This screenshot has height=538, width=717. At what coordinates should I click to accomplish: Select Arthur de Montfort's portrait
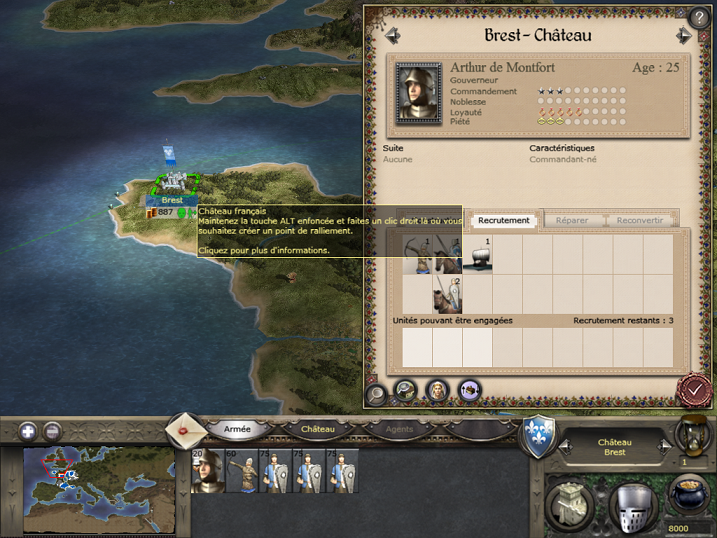[x=418, y=93]
